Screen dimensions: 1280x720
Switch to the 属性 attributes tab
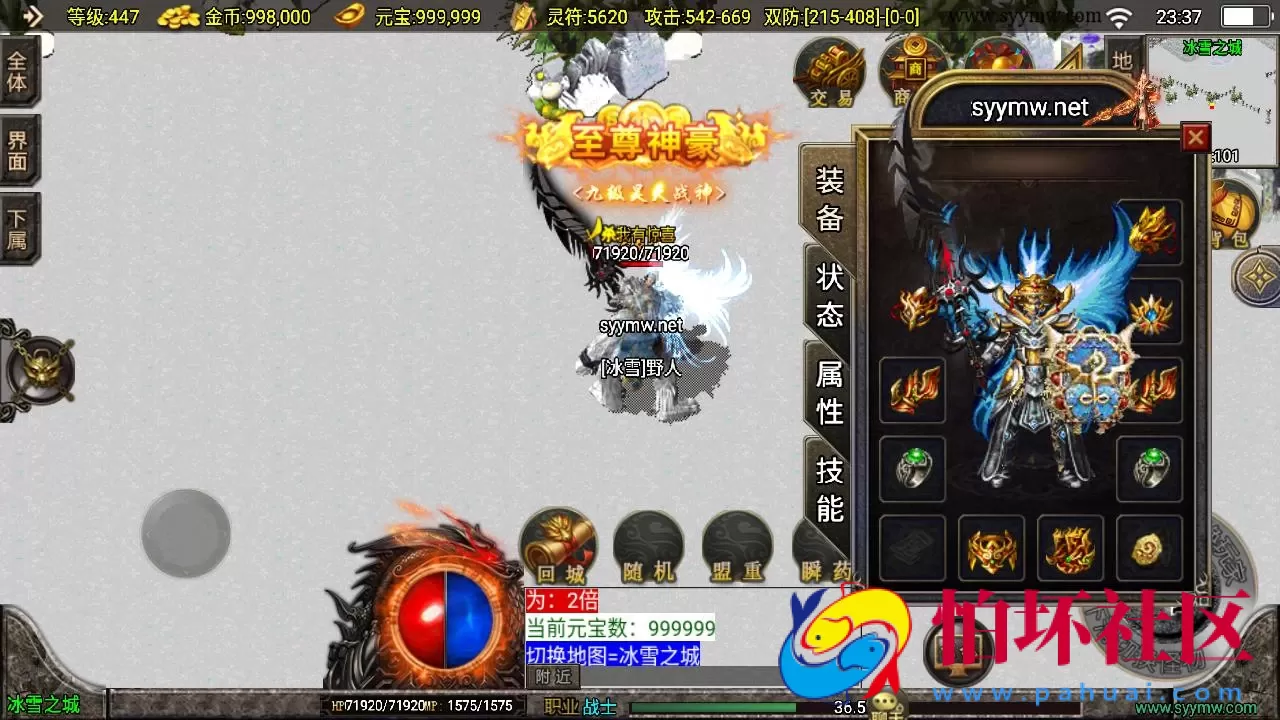point(828,390)
